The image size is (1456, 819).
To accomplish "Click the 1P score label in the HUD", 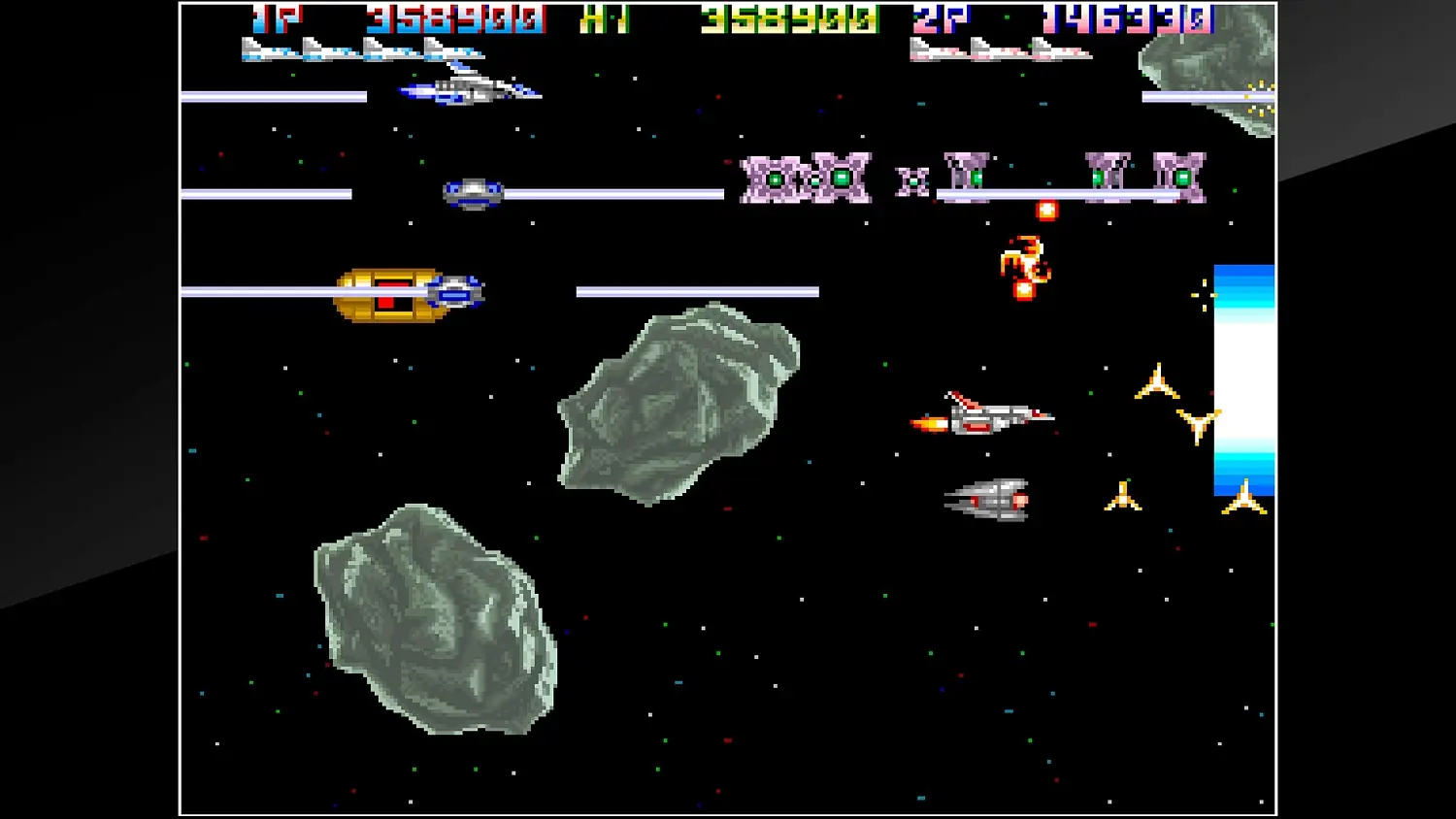I will (x=275, y=15).
